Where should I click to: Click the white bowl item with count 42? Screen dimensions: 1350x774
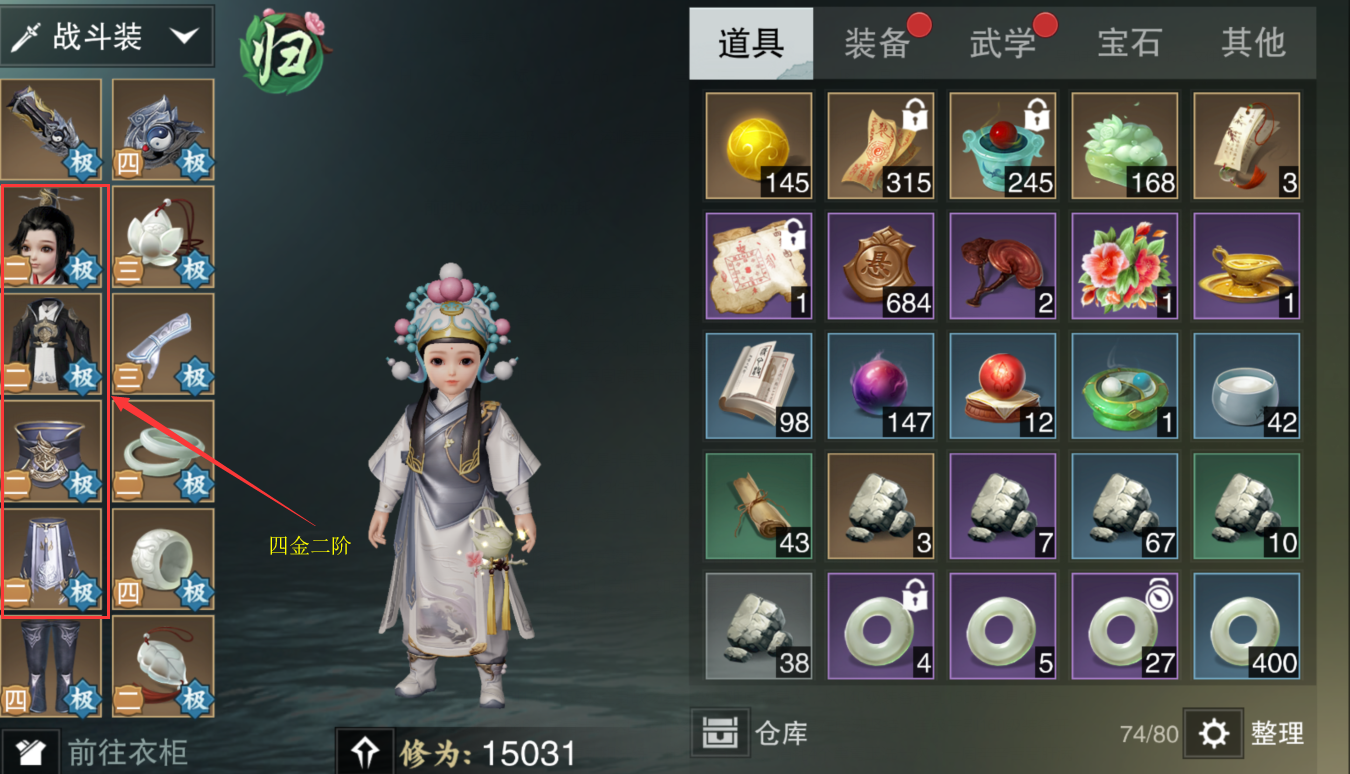click(1245, 385)
